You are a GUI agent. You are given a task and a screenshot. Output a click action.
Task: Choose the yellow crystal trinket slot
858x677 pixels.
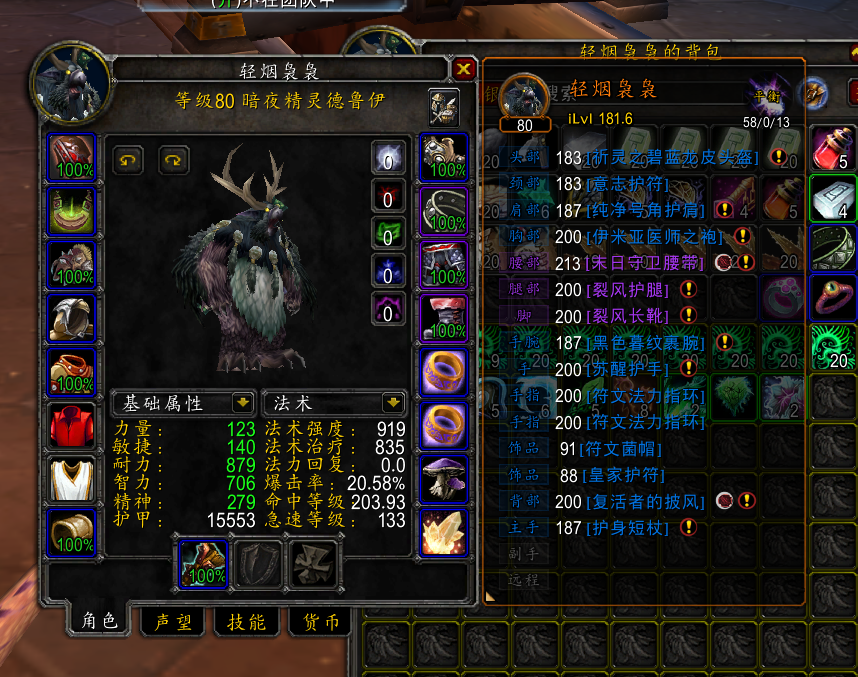tap(444, 533)
